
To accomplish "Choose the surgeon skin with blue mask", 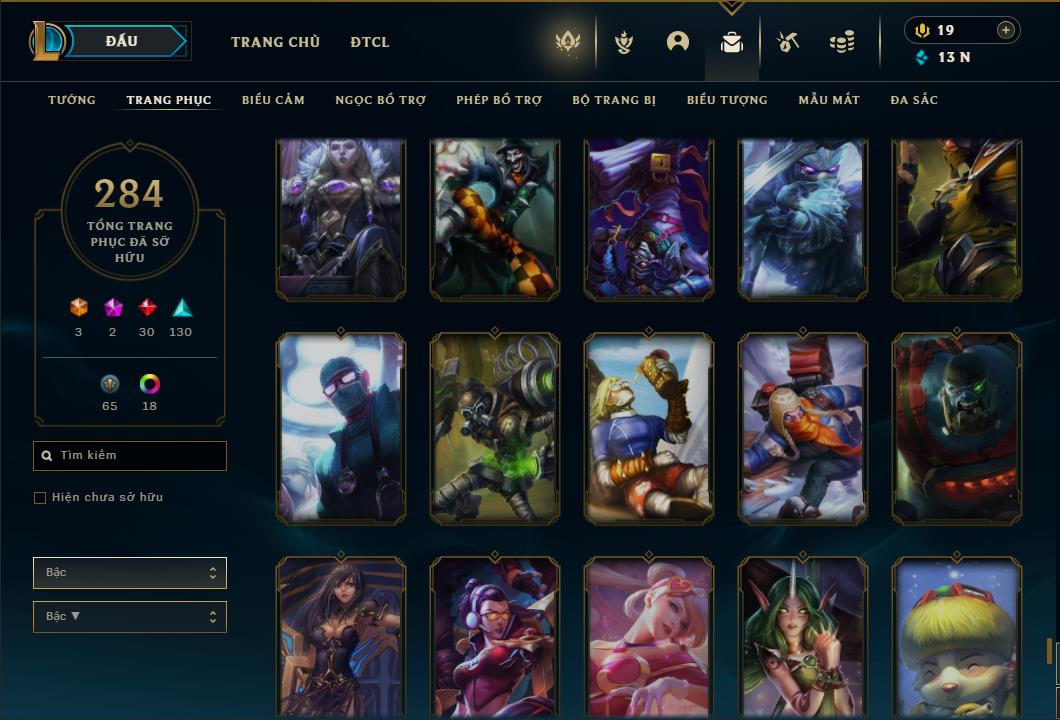I will (x=341, y=428).
